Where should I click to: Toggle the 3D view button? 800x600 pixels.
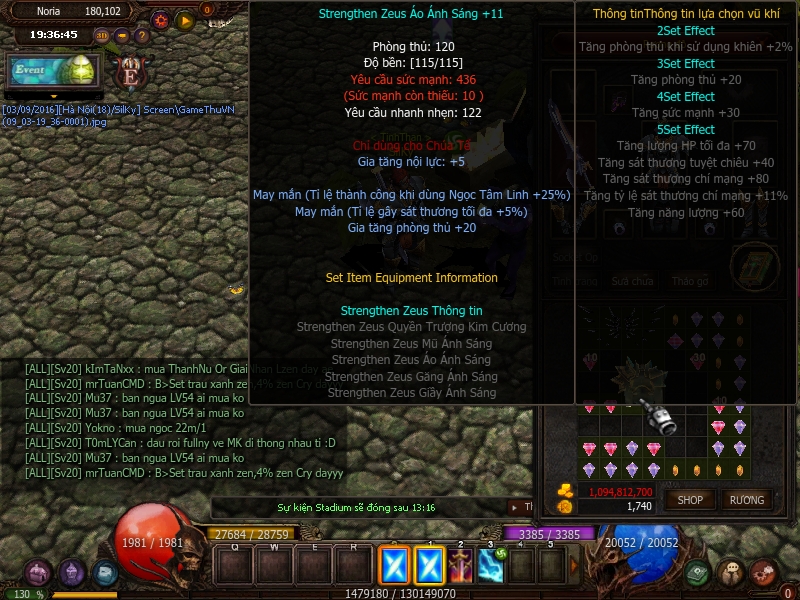pyautogui.click(x=102, y=36)
